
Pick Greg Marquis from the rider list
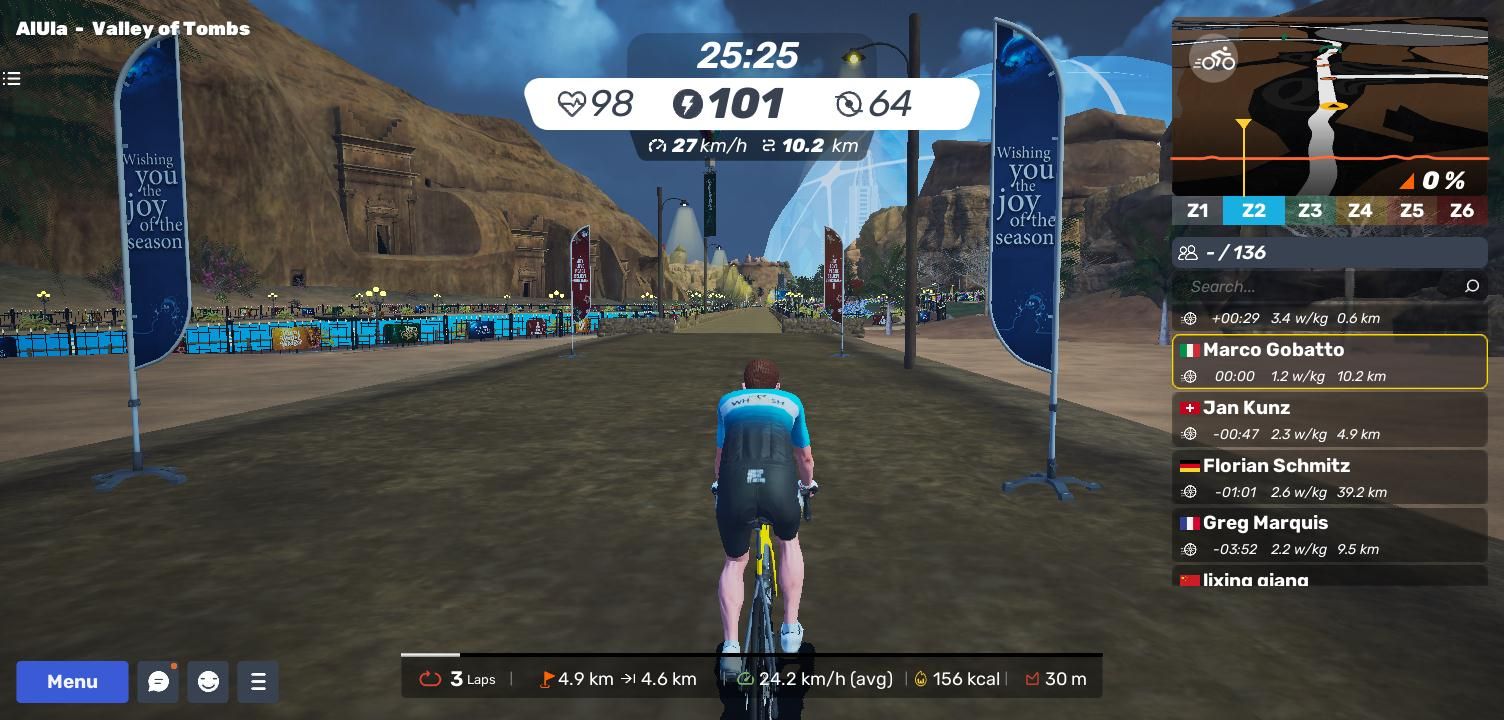tap(1329, 534)
